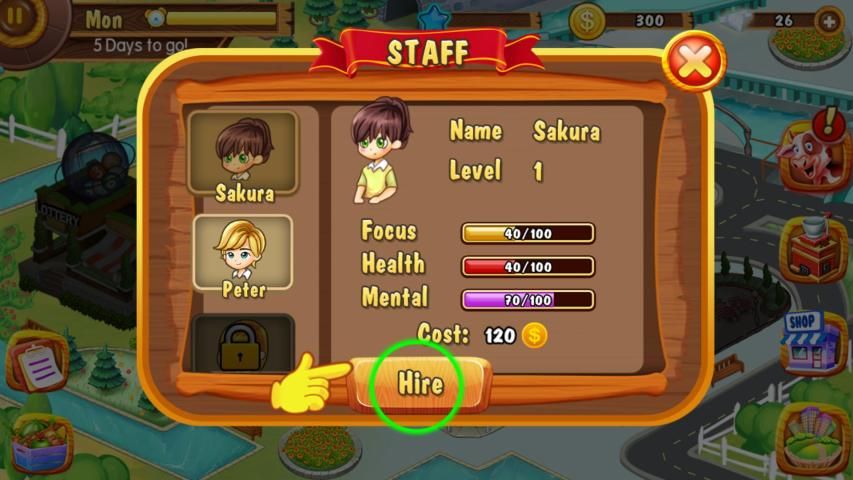The width and height of the screenshot is (853, 480).
Task: Choose Peter from the staff list
Action: (243, 253)
